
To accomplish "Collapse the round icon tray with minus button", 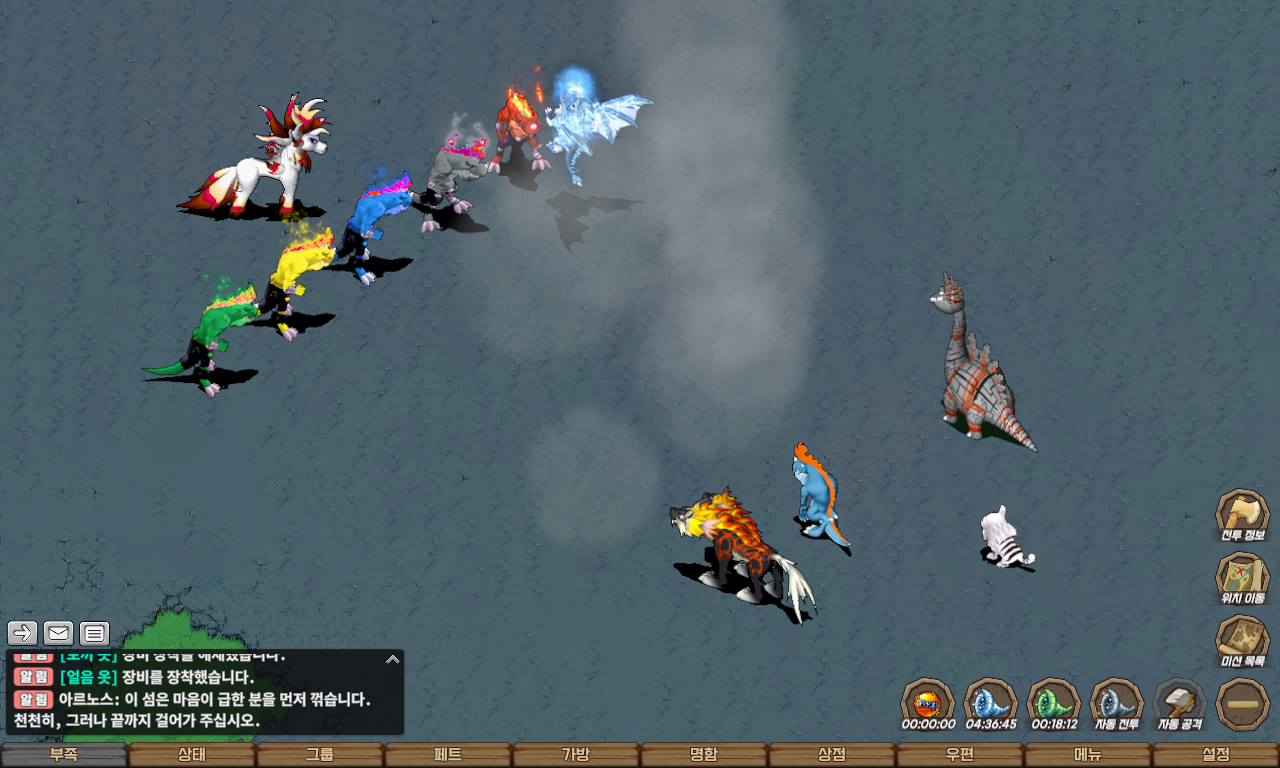I will click(x=1243, y=704).
